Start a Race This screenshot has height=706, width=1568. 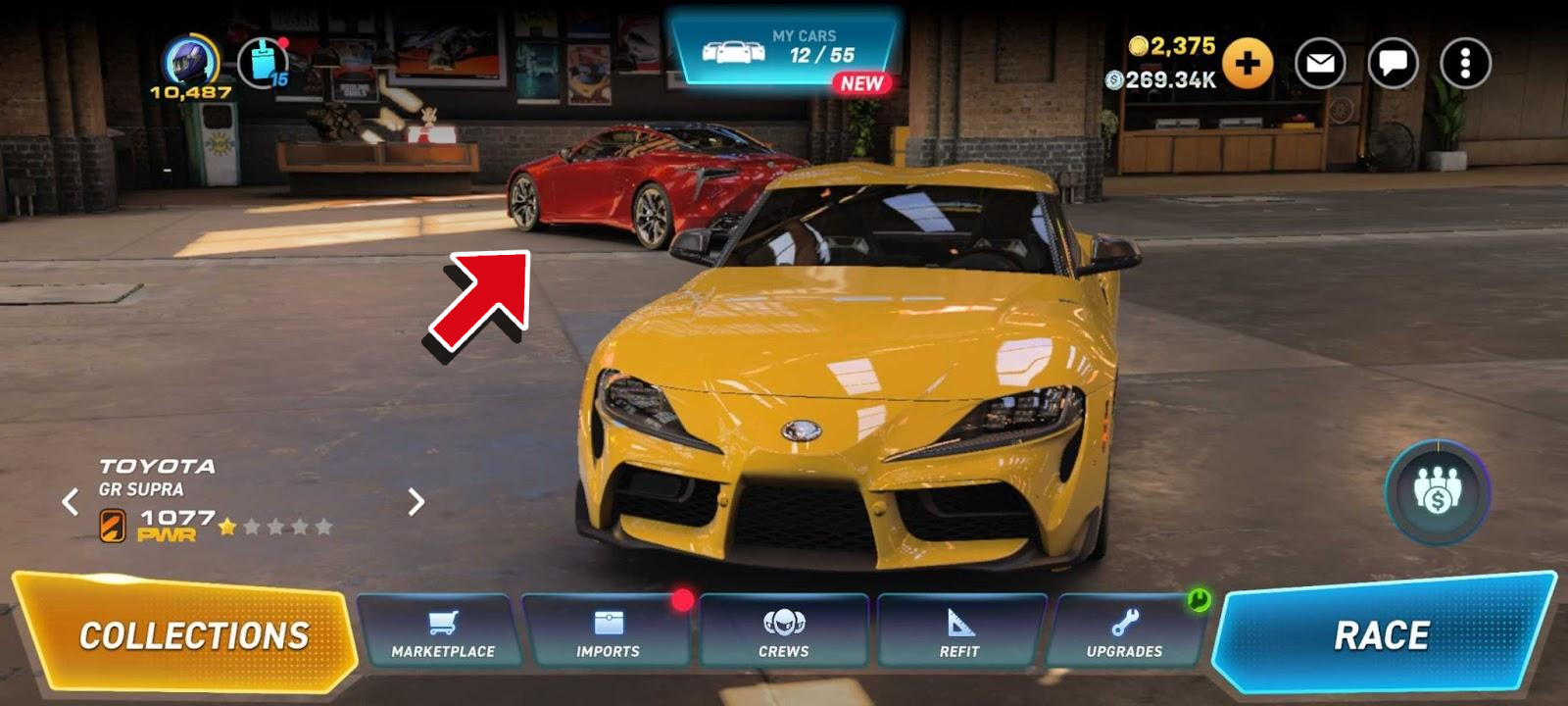[x=1380, y=634]
